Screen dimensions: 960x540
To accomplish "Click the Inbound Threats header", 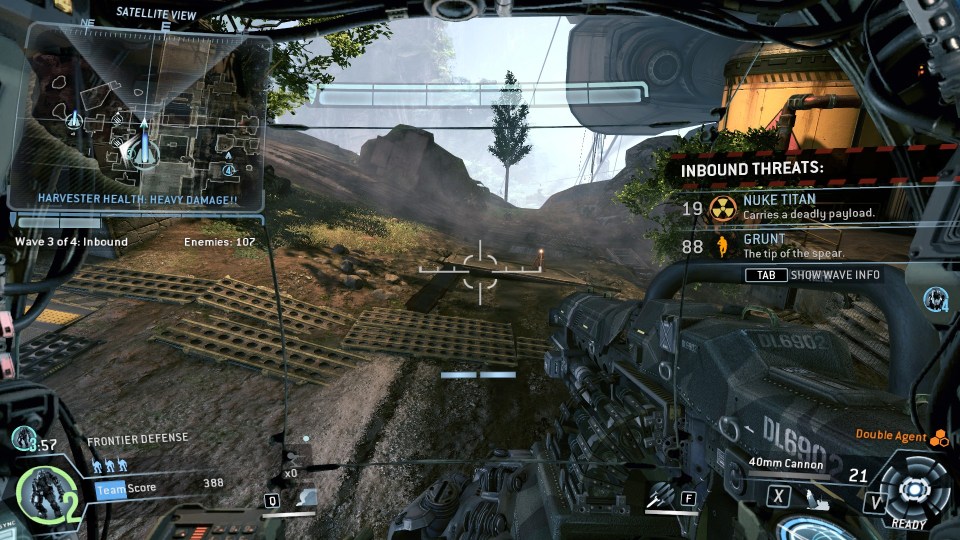I will coord(752,169).
